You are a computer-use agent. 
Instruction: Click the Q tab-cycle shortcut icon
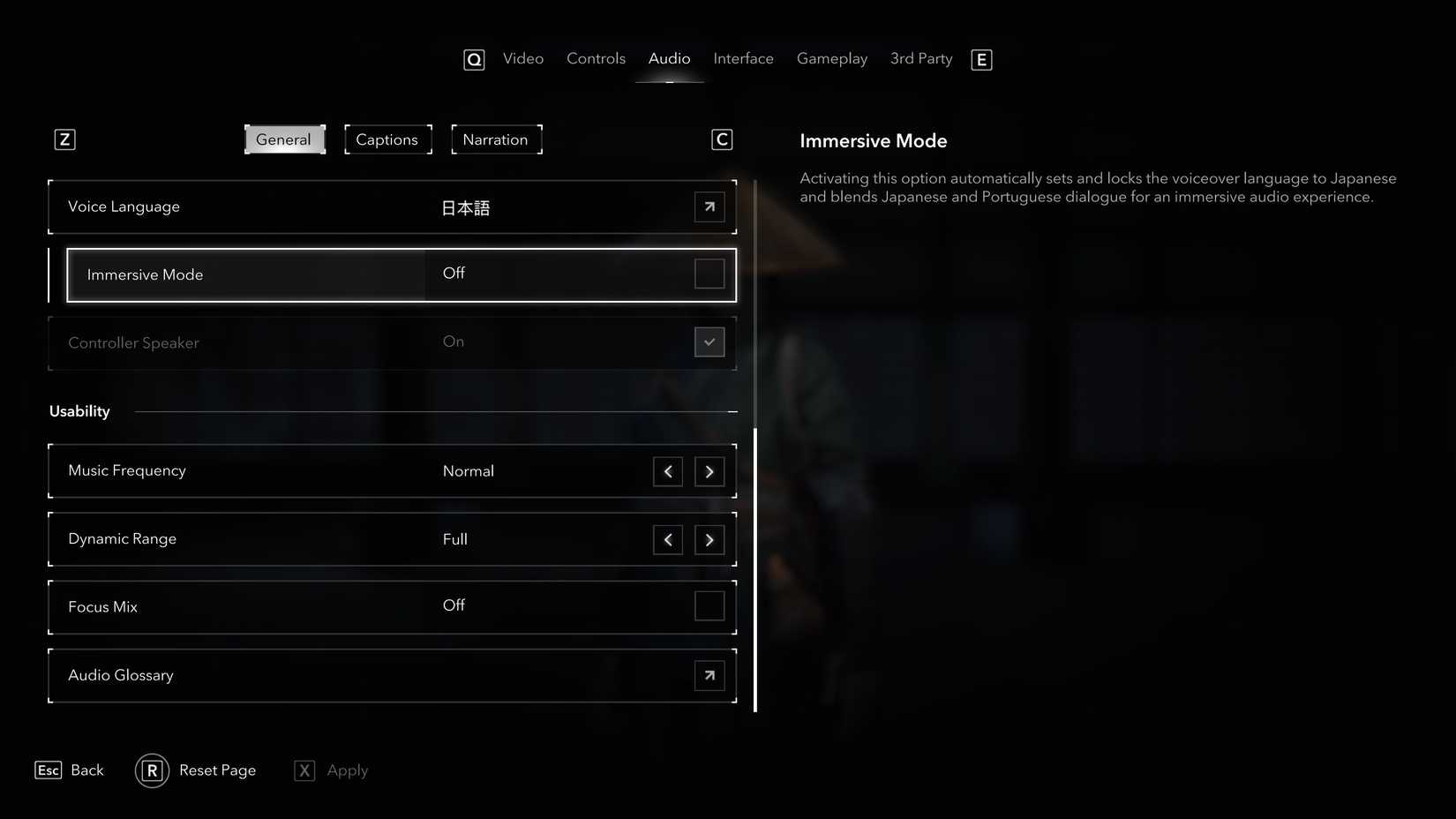474,59
